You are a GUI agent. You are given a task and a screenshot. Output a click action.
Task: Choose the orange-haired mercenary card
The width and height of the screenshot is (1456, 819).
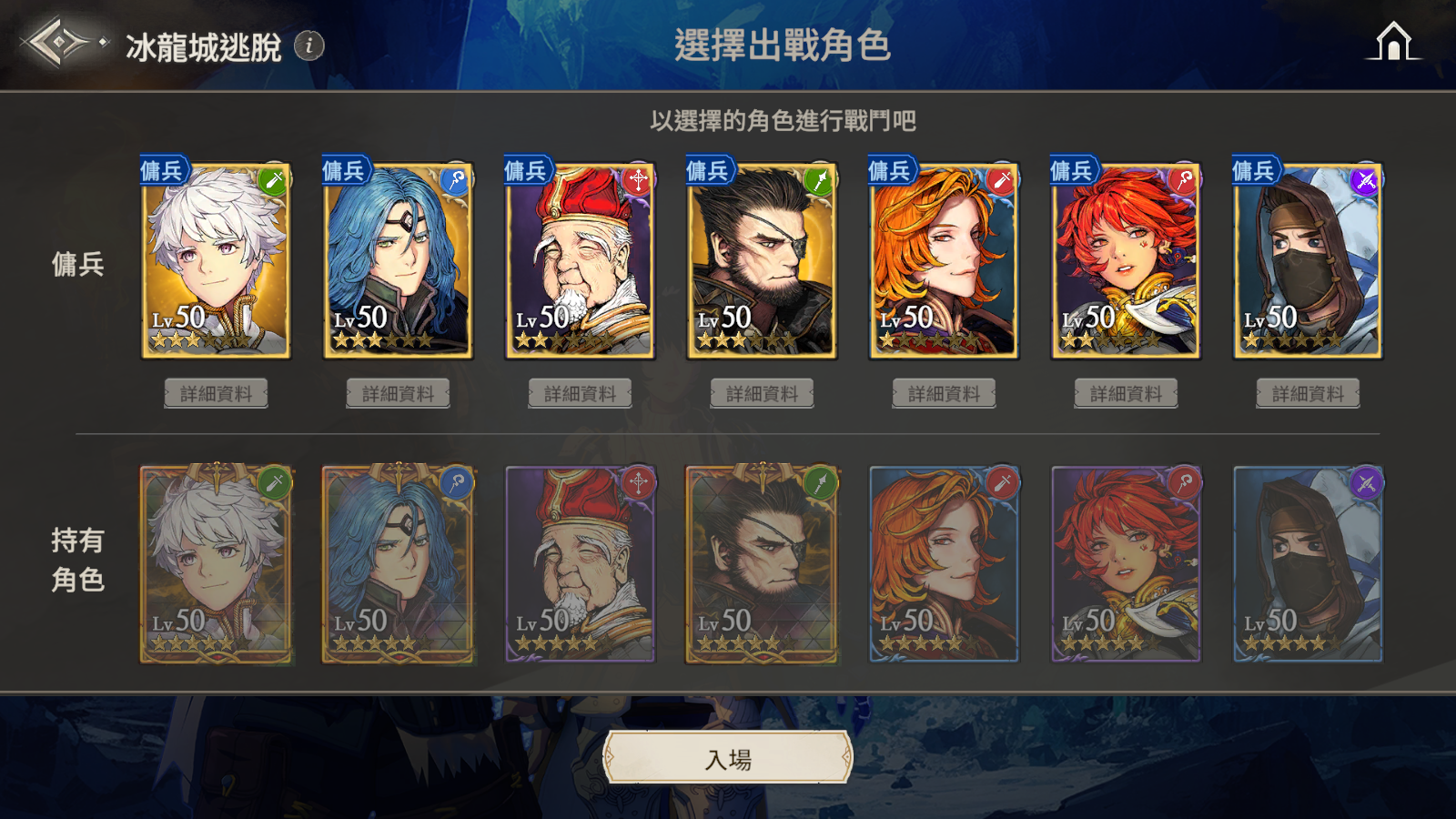click(x=945, y=261)
